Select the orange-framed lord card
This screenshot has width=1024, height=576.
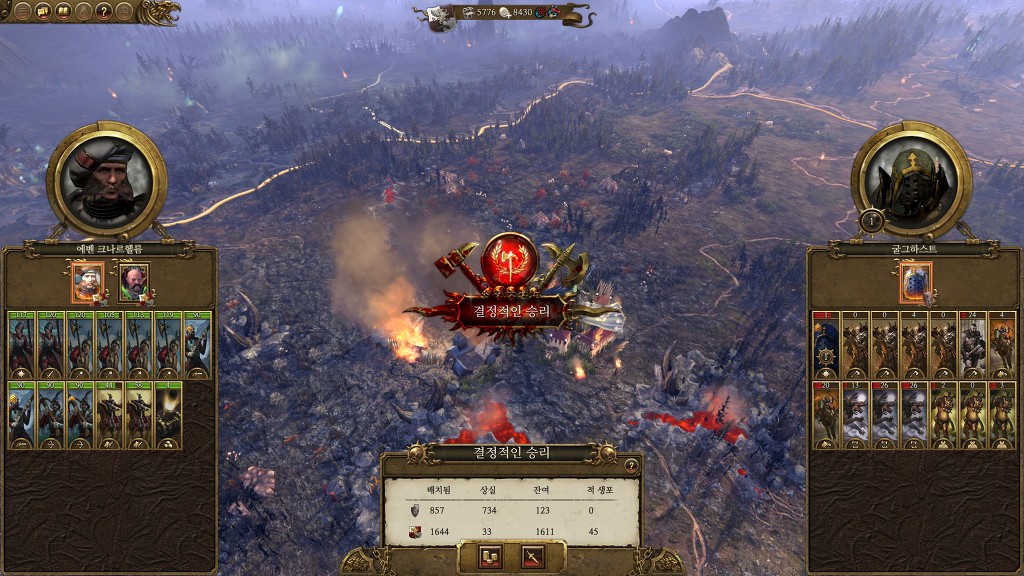click(88, 282)
